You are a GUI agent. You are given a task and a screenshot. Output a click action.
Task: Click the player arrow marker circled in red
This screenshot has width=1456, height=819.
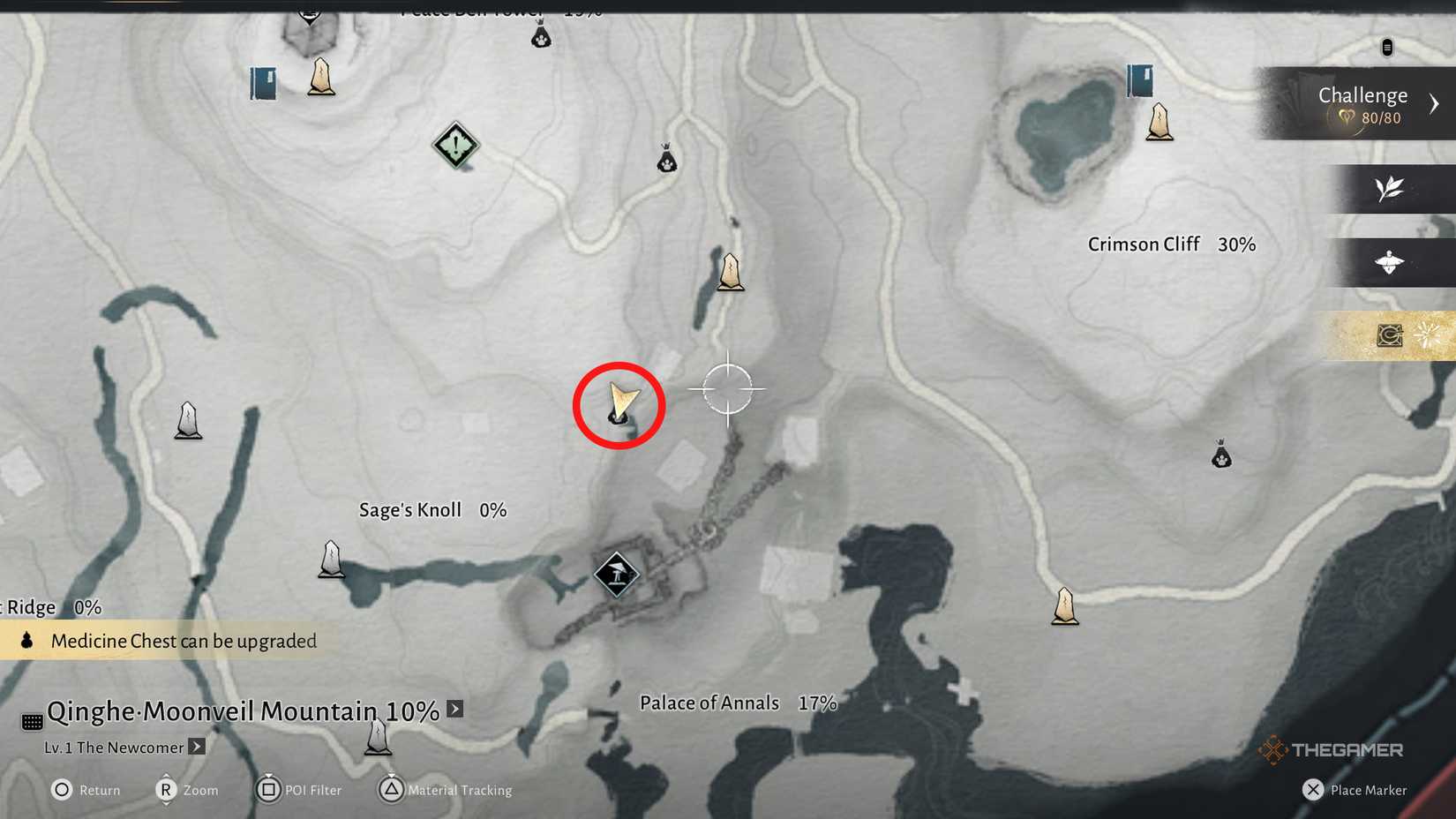(620, 403)
